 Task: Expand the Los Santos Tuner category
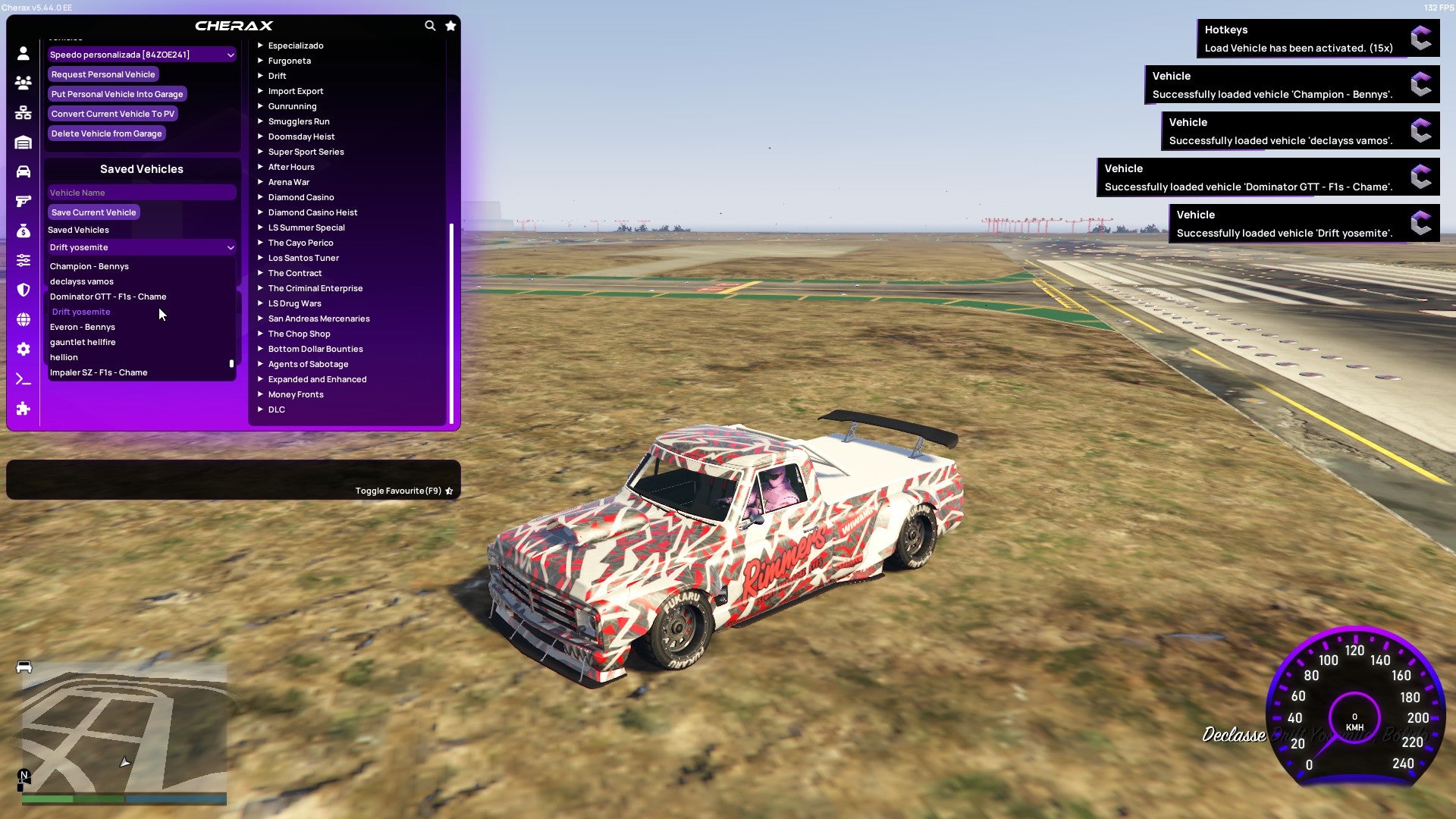point(303,258)
